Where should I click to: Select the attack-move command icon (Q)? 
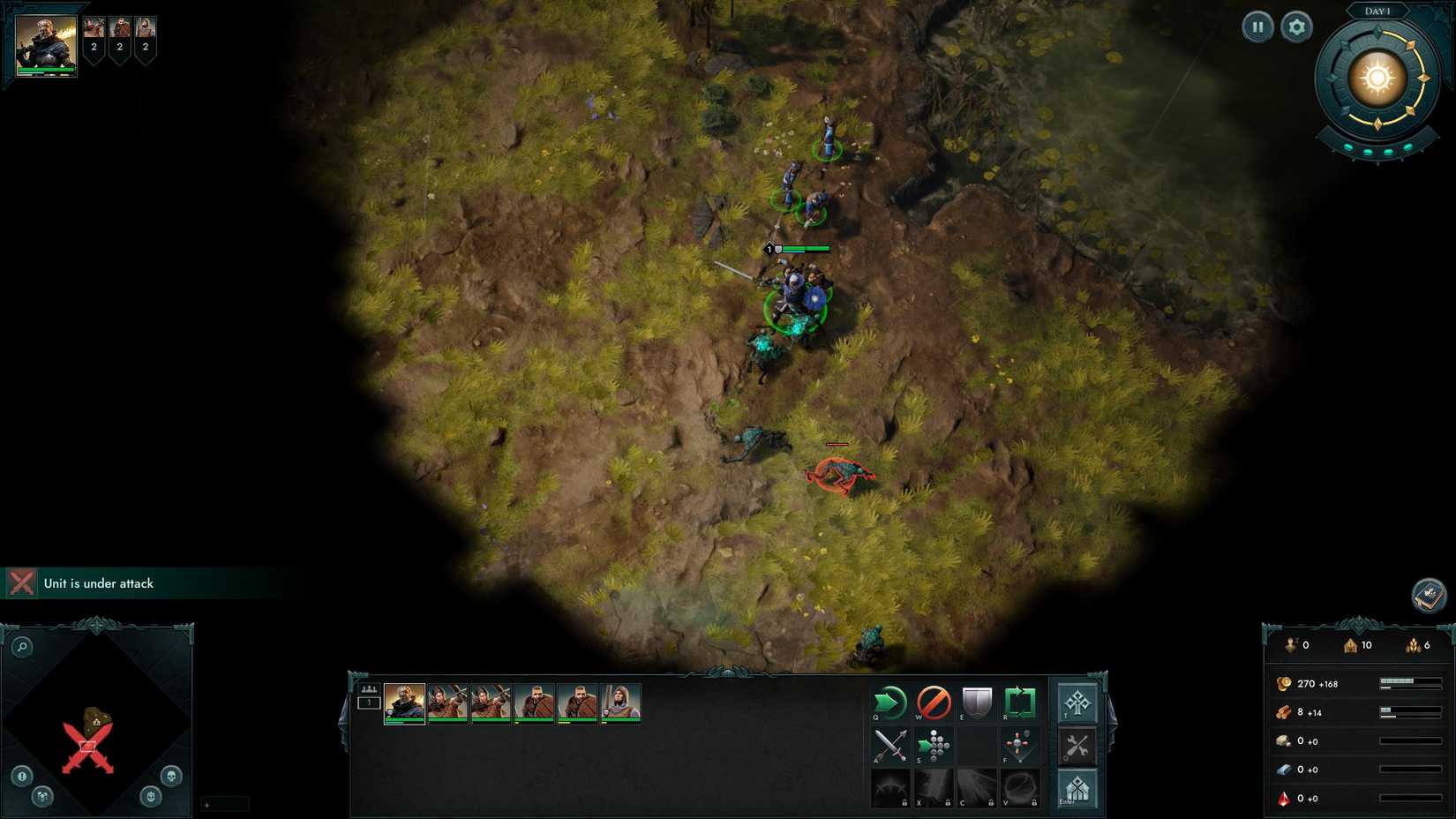tap(889, 701)
